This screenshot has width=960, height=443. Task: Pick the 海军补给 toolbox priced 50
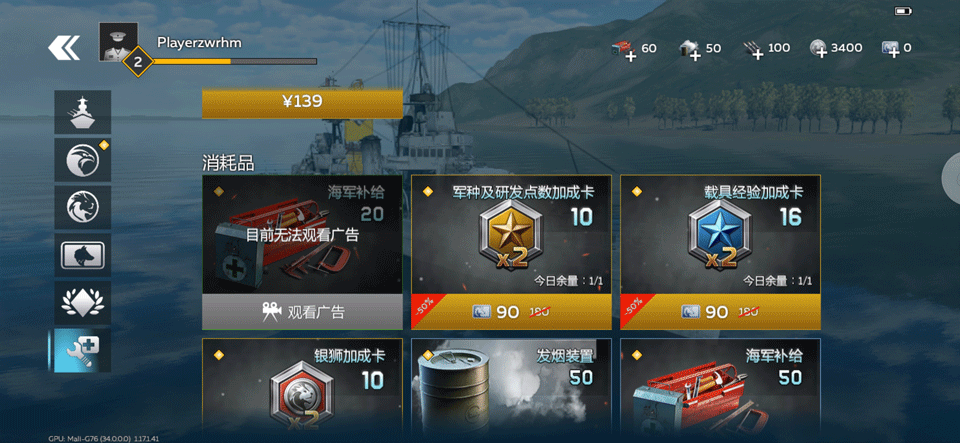tap(720, 390)
